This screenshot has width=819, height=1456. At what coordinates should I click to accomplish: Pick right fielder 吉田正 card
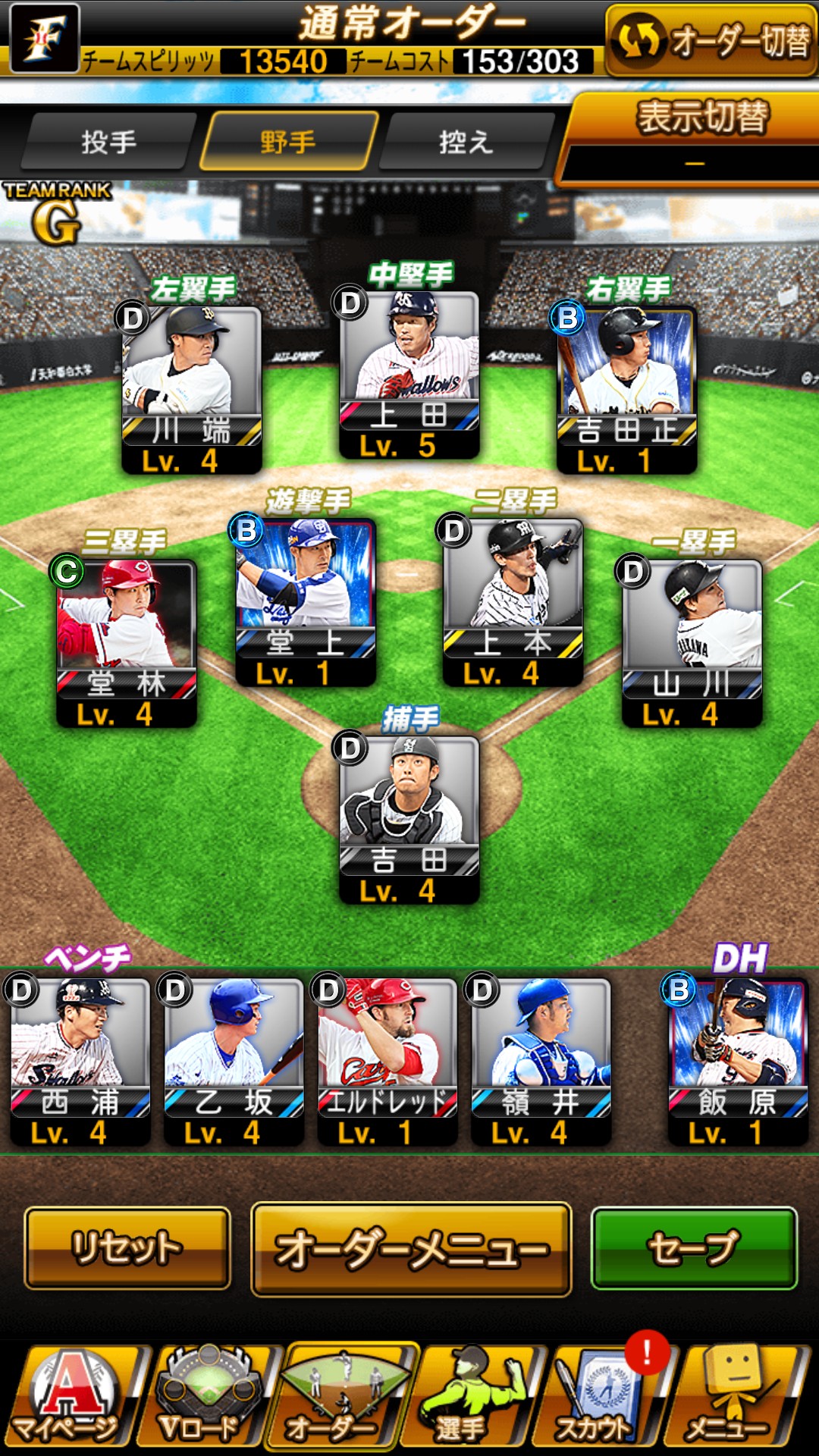click(626, 388)
